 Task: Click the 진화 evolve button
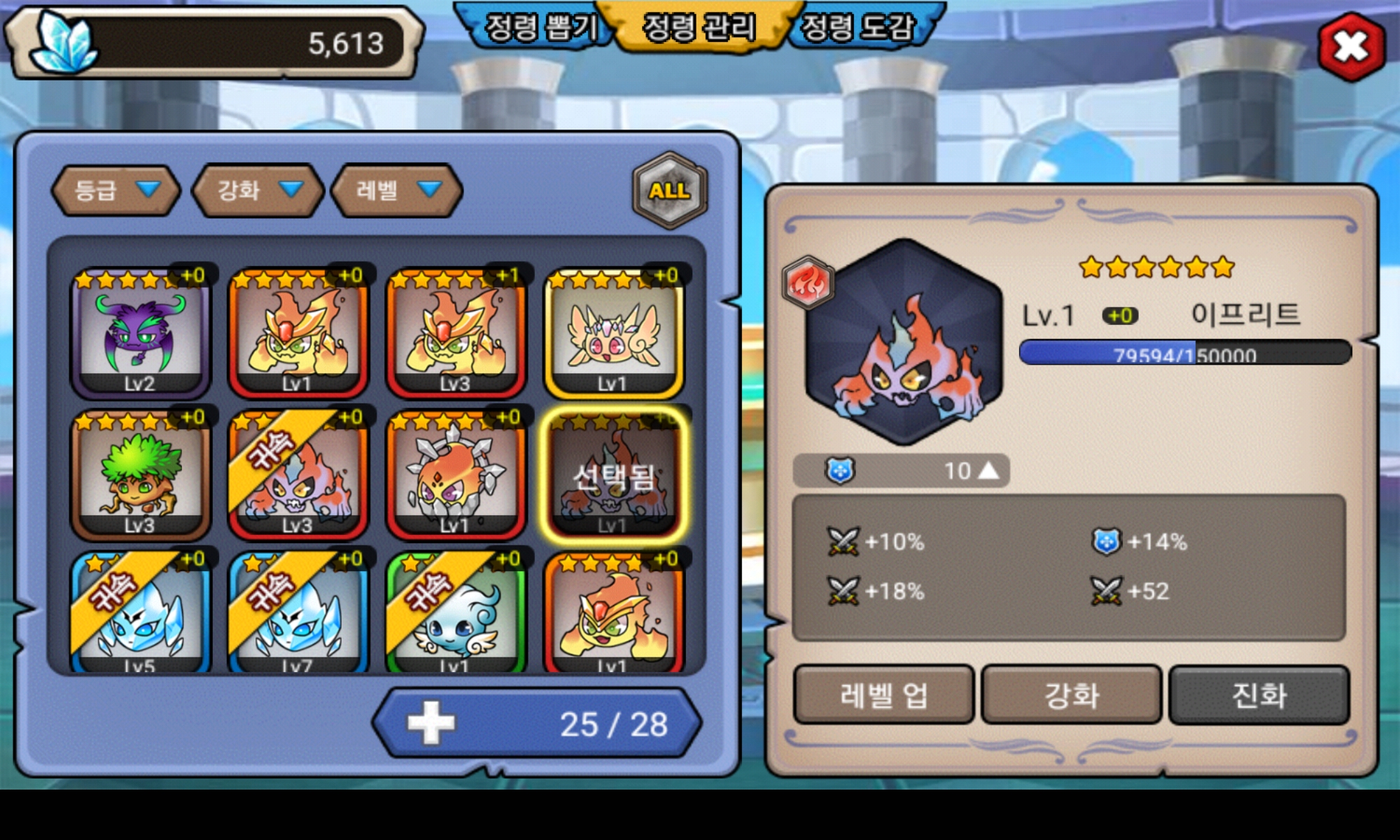pyautogui.click(x=1259, y=695)
